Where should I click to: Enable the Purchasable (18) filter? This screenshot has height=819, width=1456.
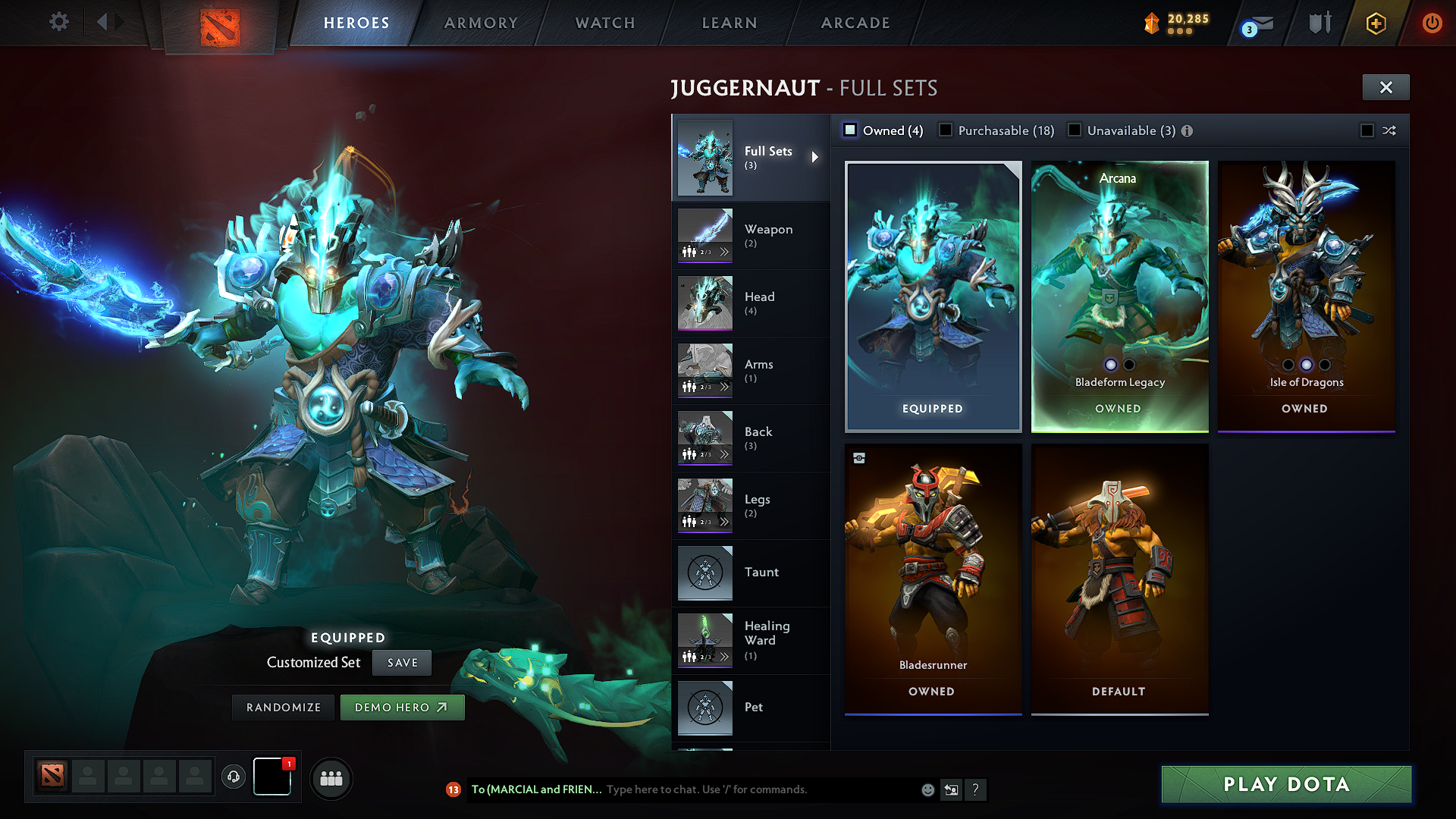tap(945, 130)
